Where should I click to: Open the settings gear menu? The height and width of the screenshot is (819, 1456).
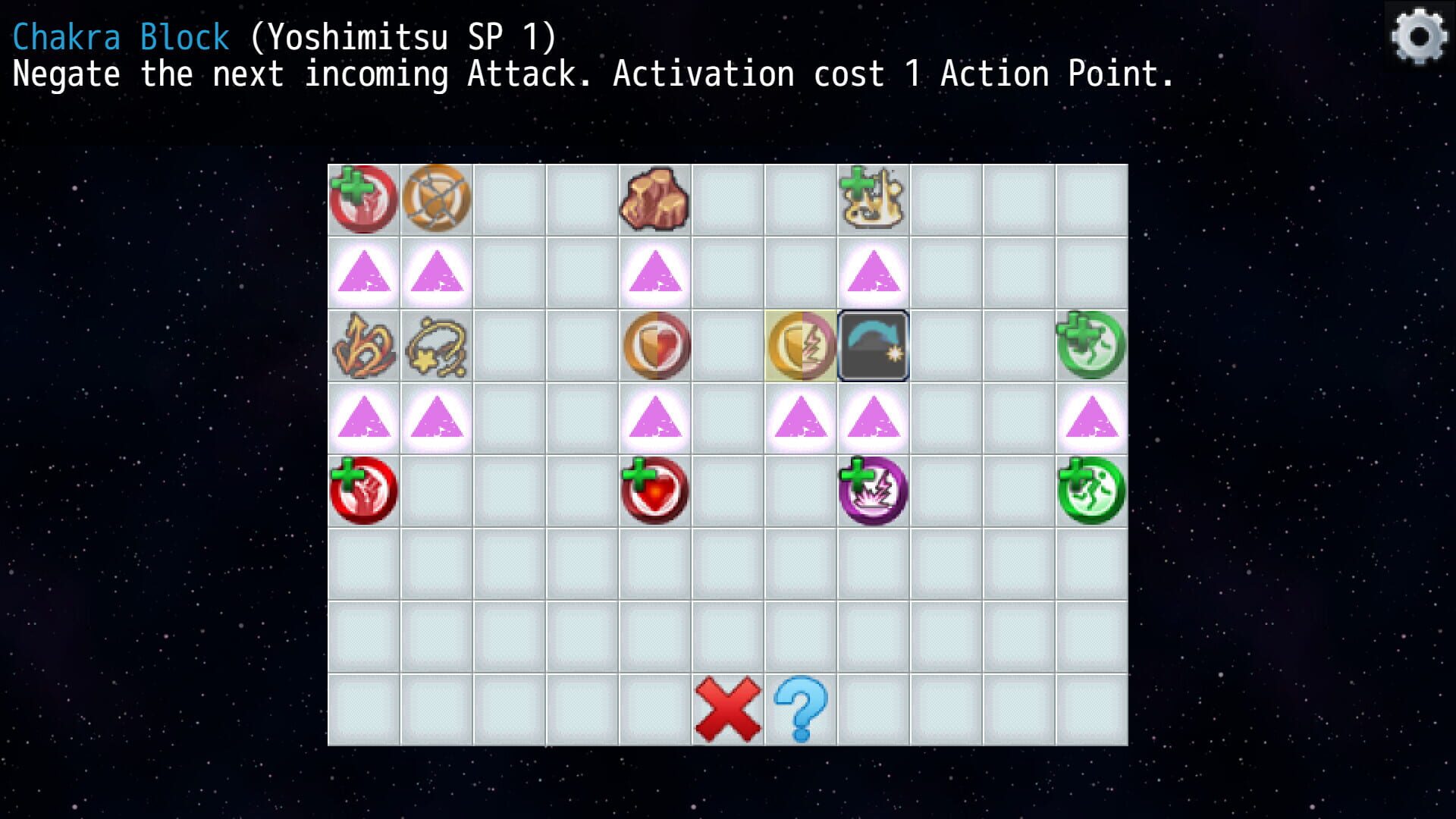pos(1418,34)
